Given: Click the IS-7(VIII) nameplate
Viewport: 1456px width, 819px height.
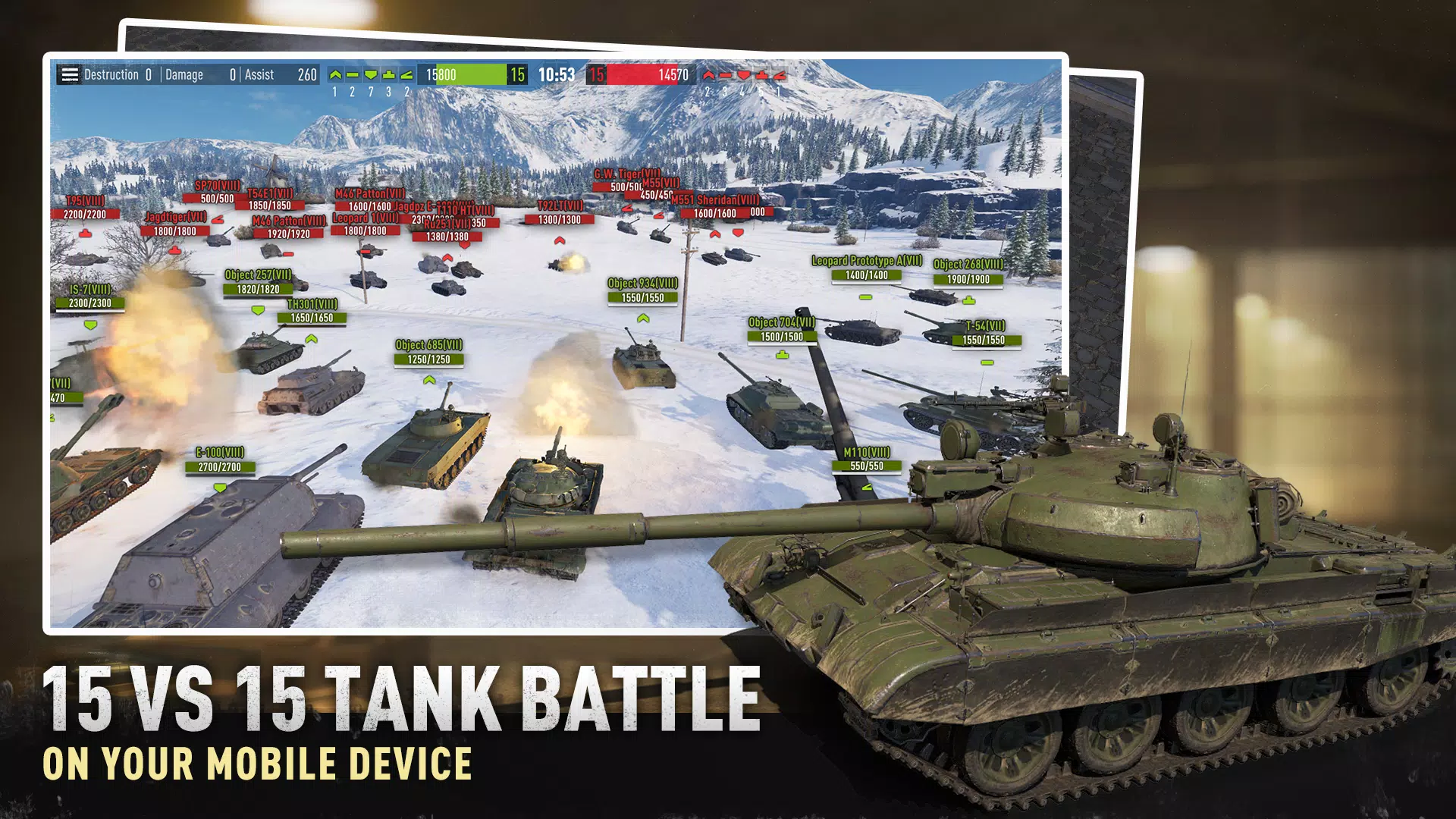Looking at the screenshot, I should (89, 289).
